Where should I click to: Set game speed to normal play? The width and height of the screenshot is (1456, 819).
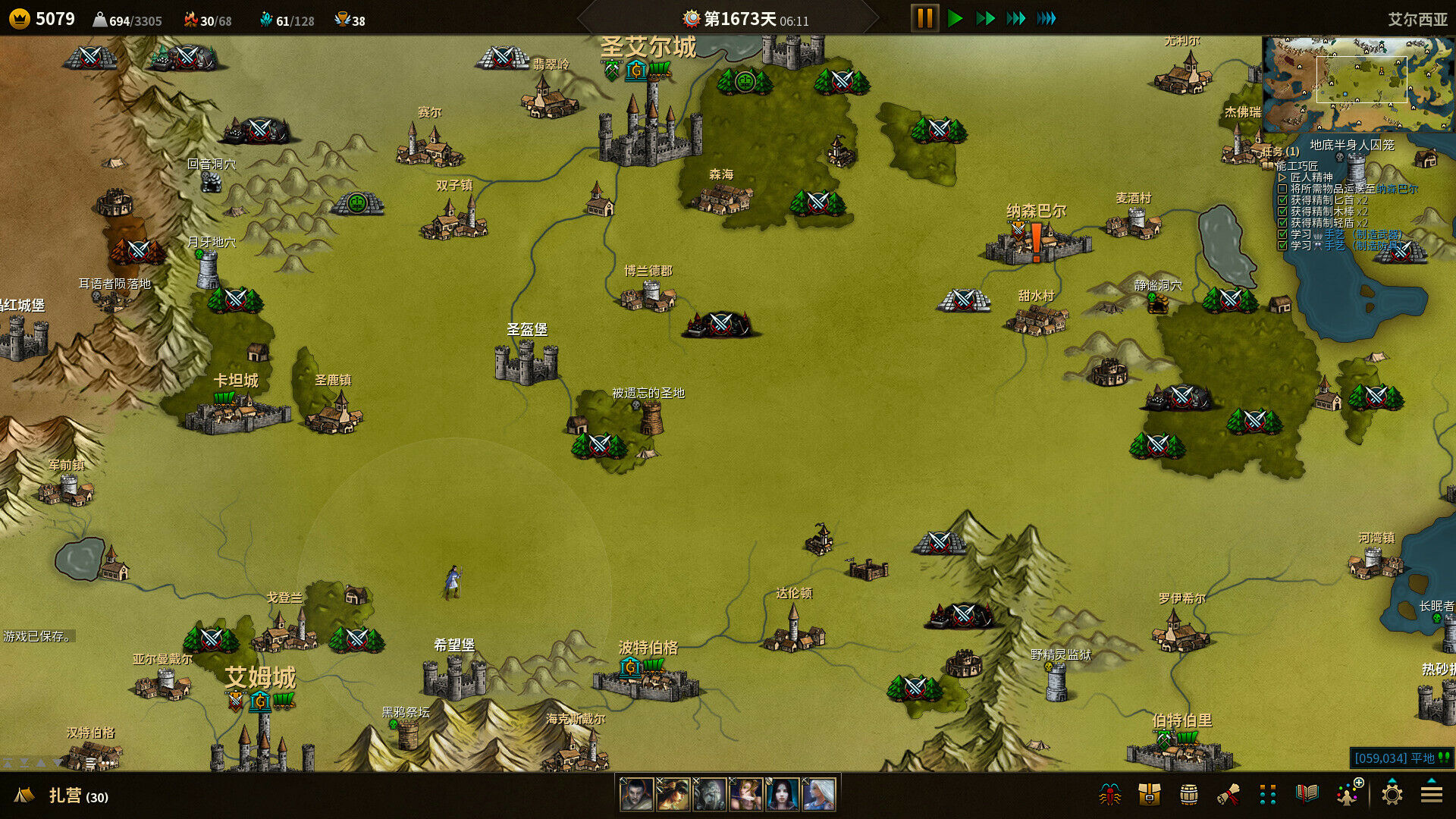955,18
